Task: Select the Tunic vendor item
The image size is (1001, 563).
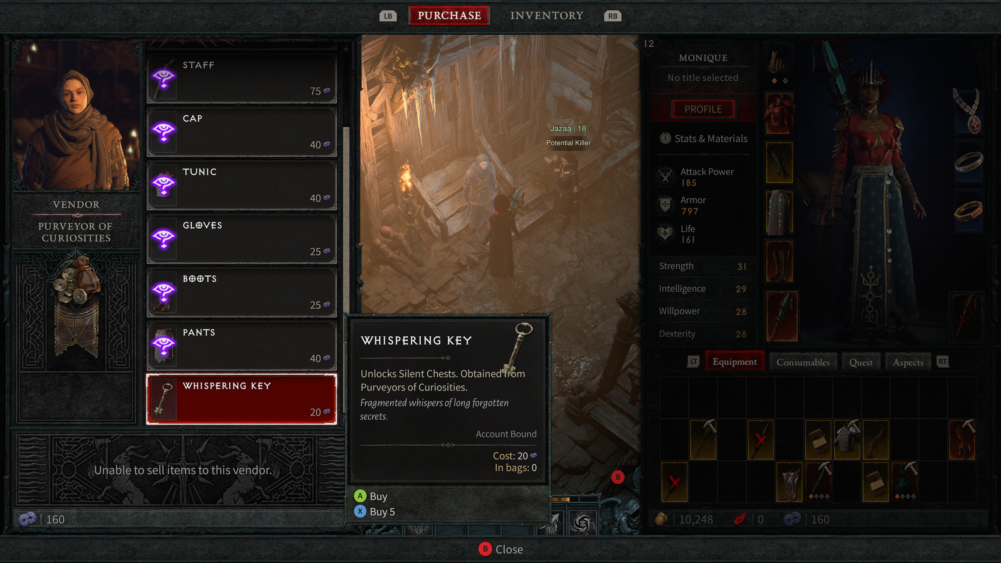Action: [241, 185]
